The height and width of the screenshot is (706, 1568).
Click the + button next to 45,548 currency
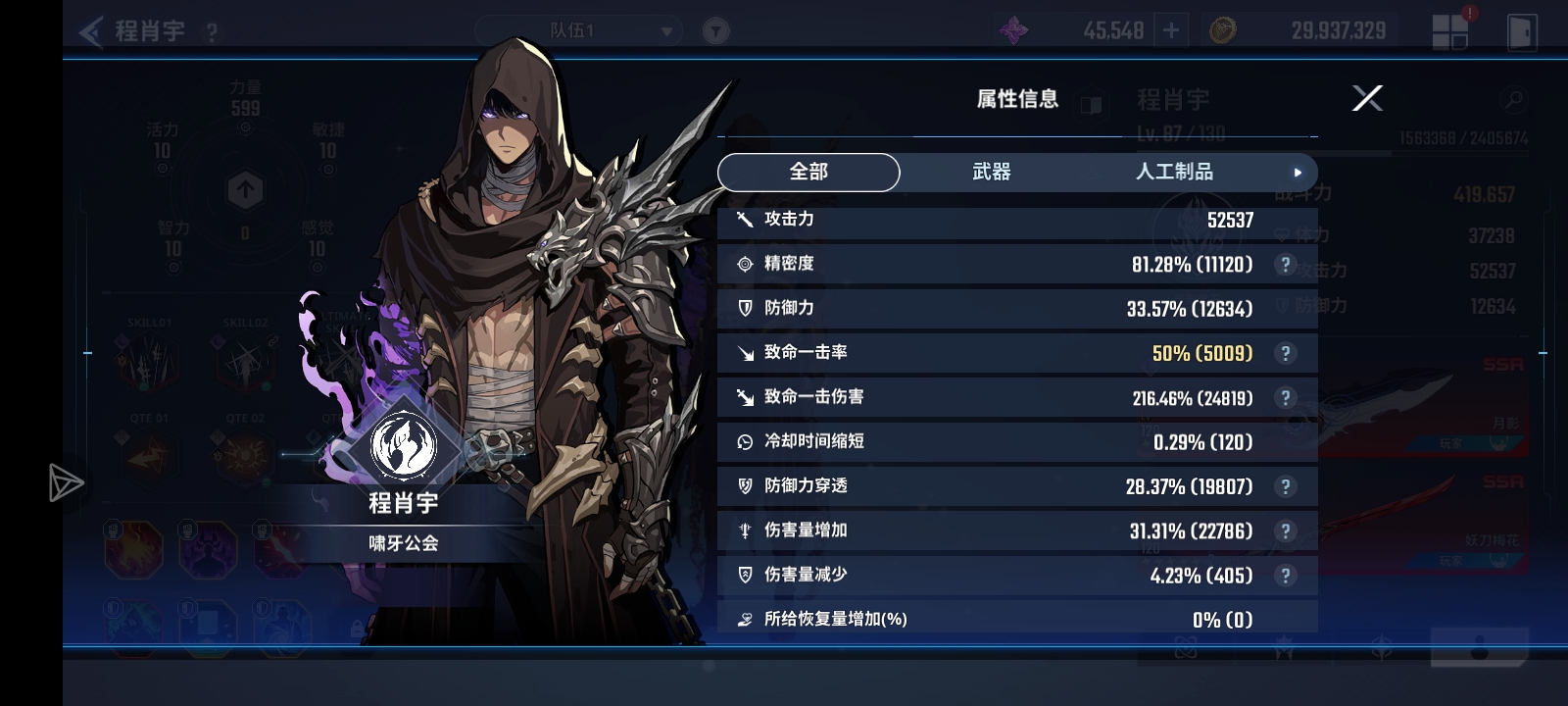coord(1169,30)
